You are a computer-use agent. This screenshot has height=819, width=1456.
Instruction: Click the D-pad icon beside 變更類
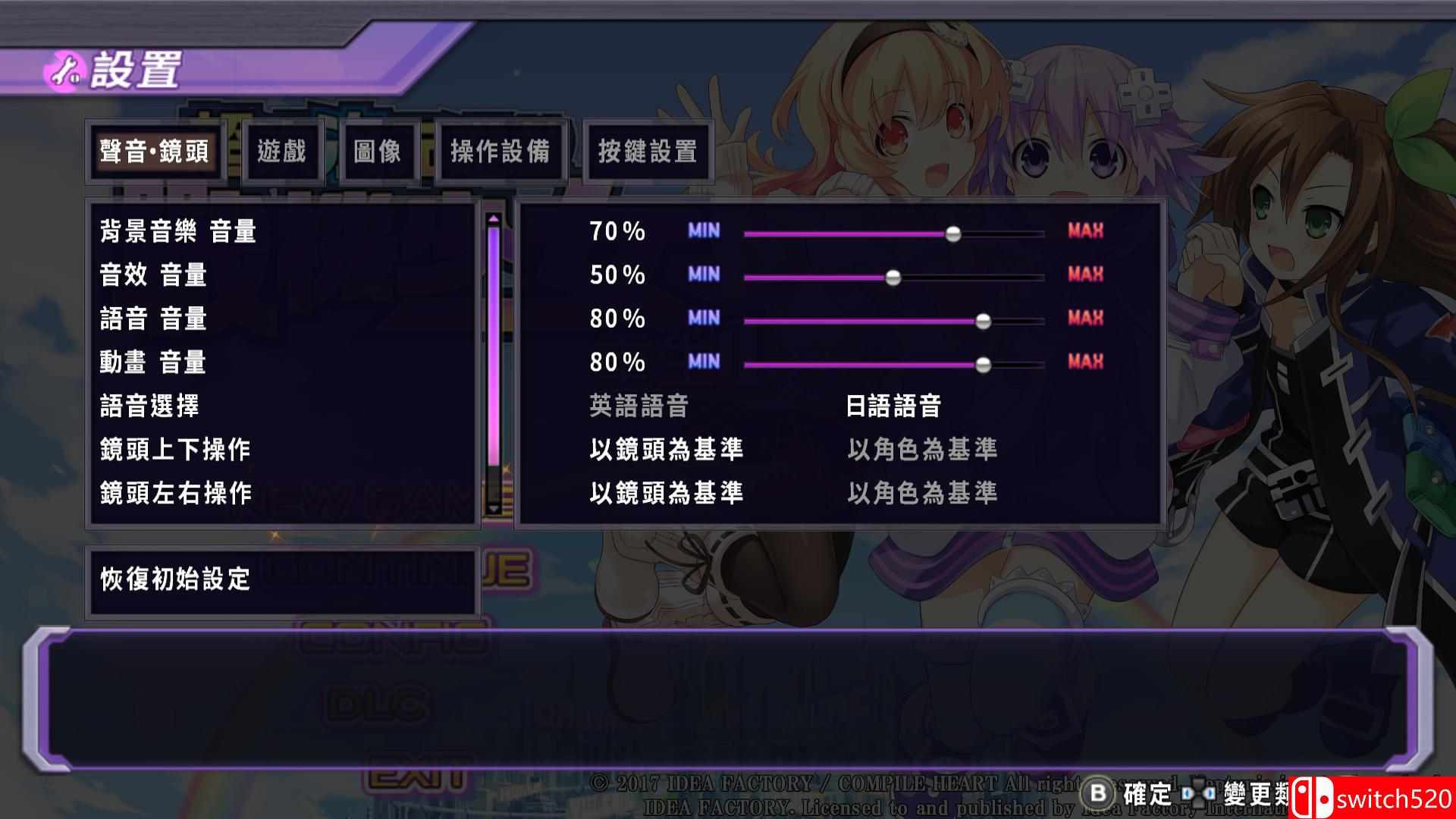point(1196,792)
